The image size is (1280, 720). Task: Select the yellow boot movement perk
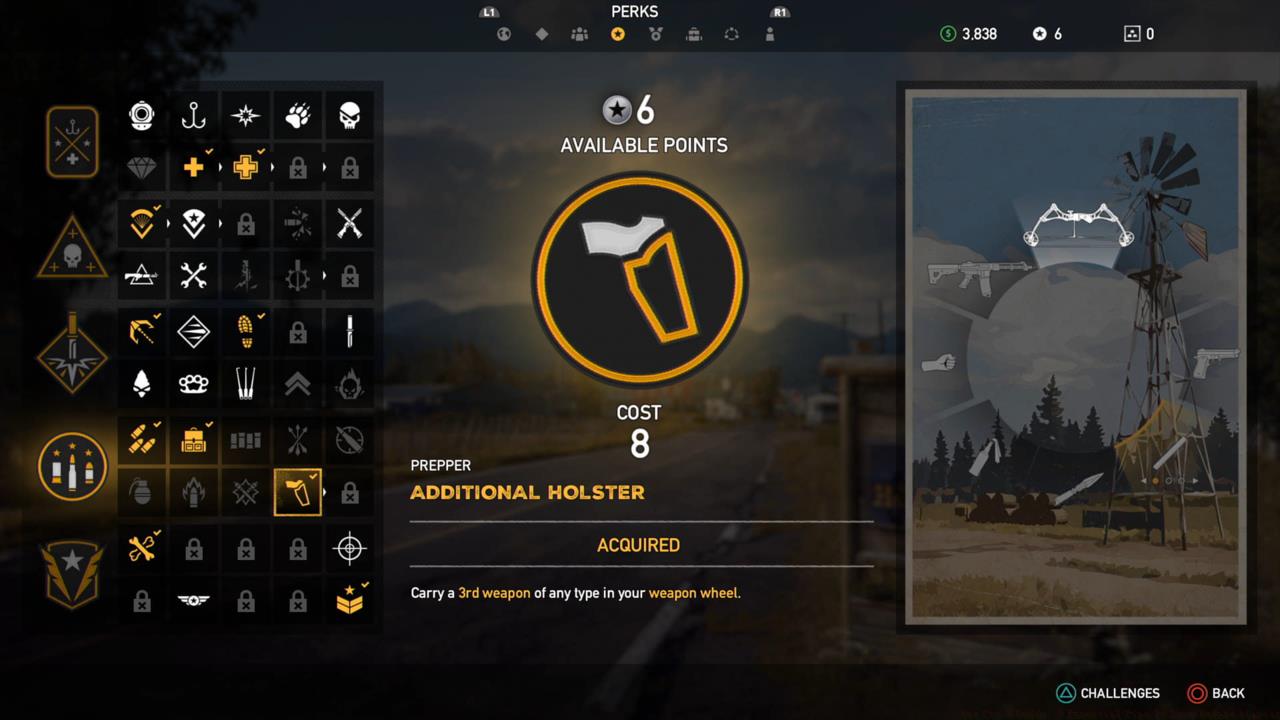[245, 331]
